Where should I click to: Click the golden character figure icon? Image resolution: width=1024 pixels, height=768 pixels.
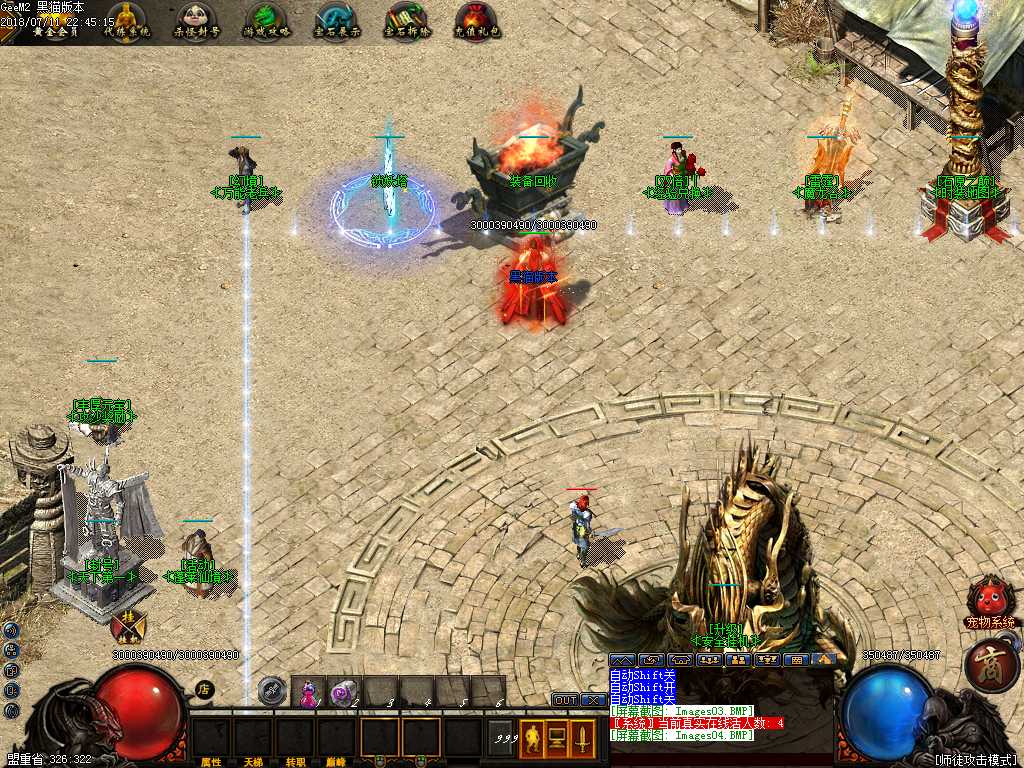coord(532,739)
